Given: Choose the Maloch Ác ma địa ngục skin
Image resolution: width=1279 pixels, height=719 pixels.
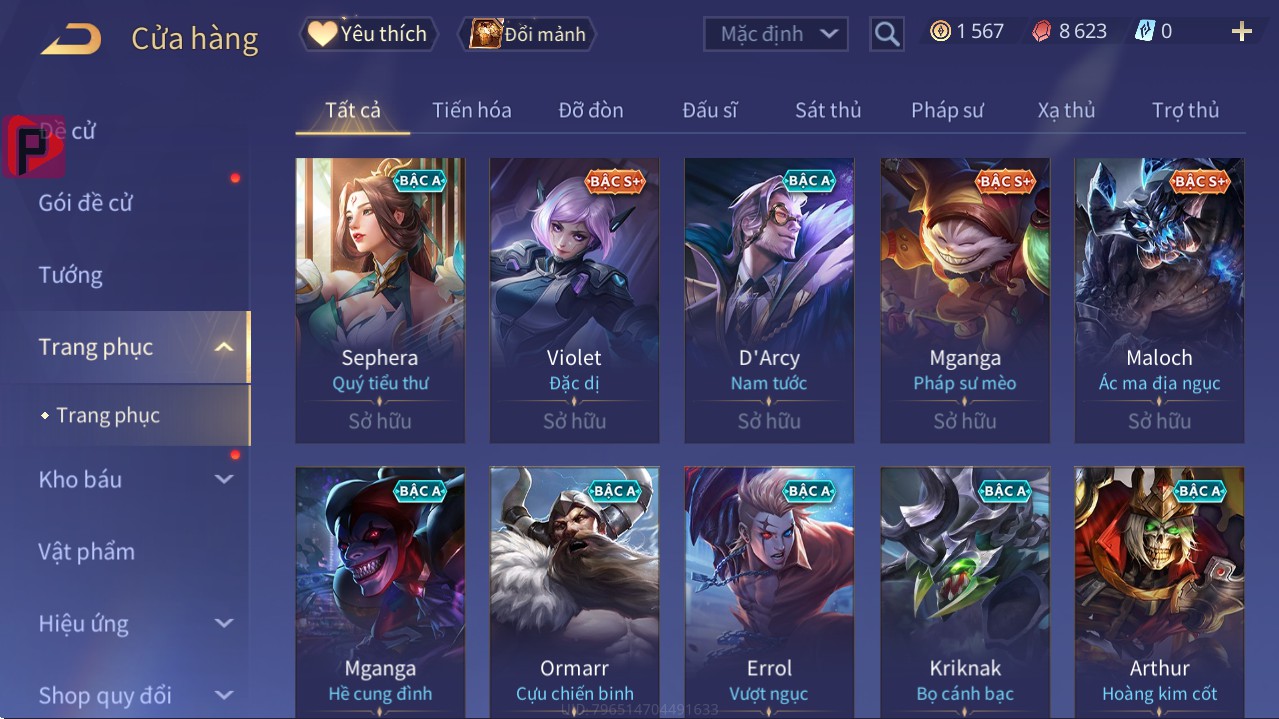Looking at the screenshot, I should coord(1159,299).
